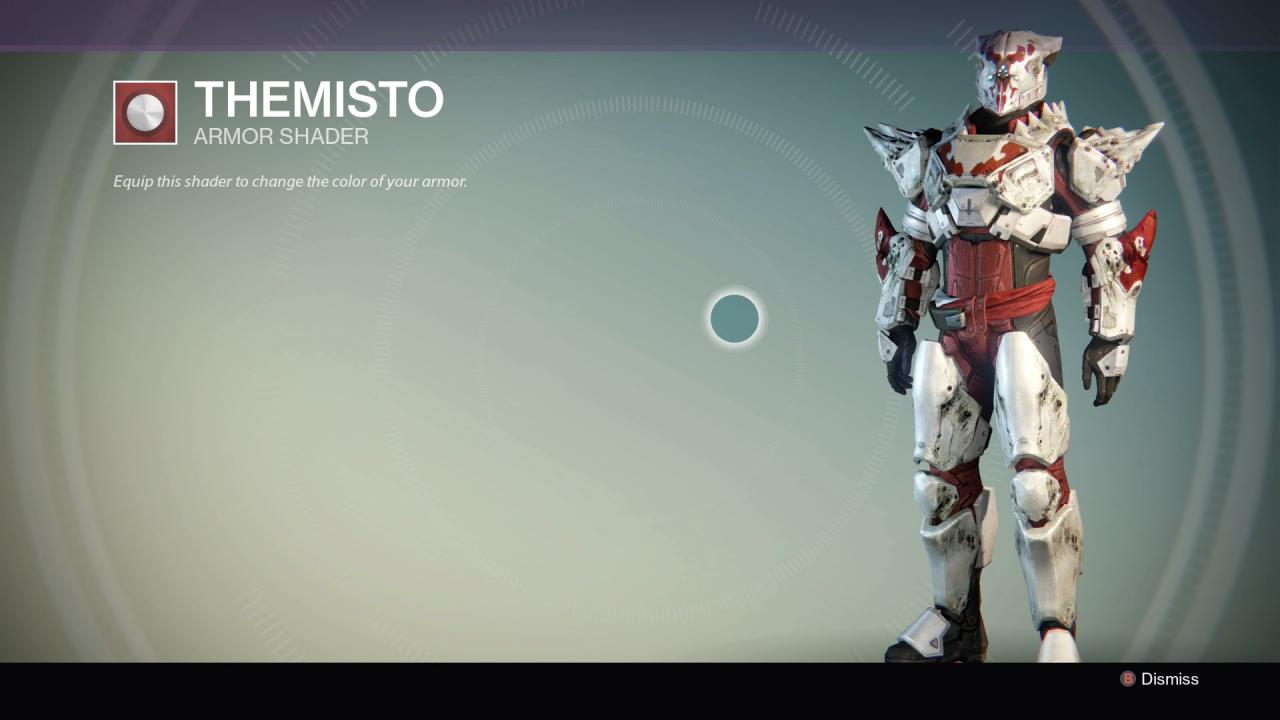1280x720 pixels.
Task: Click the B controller button icon near Dismiss
Action: click(1129, 679)
